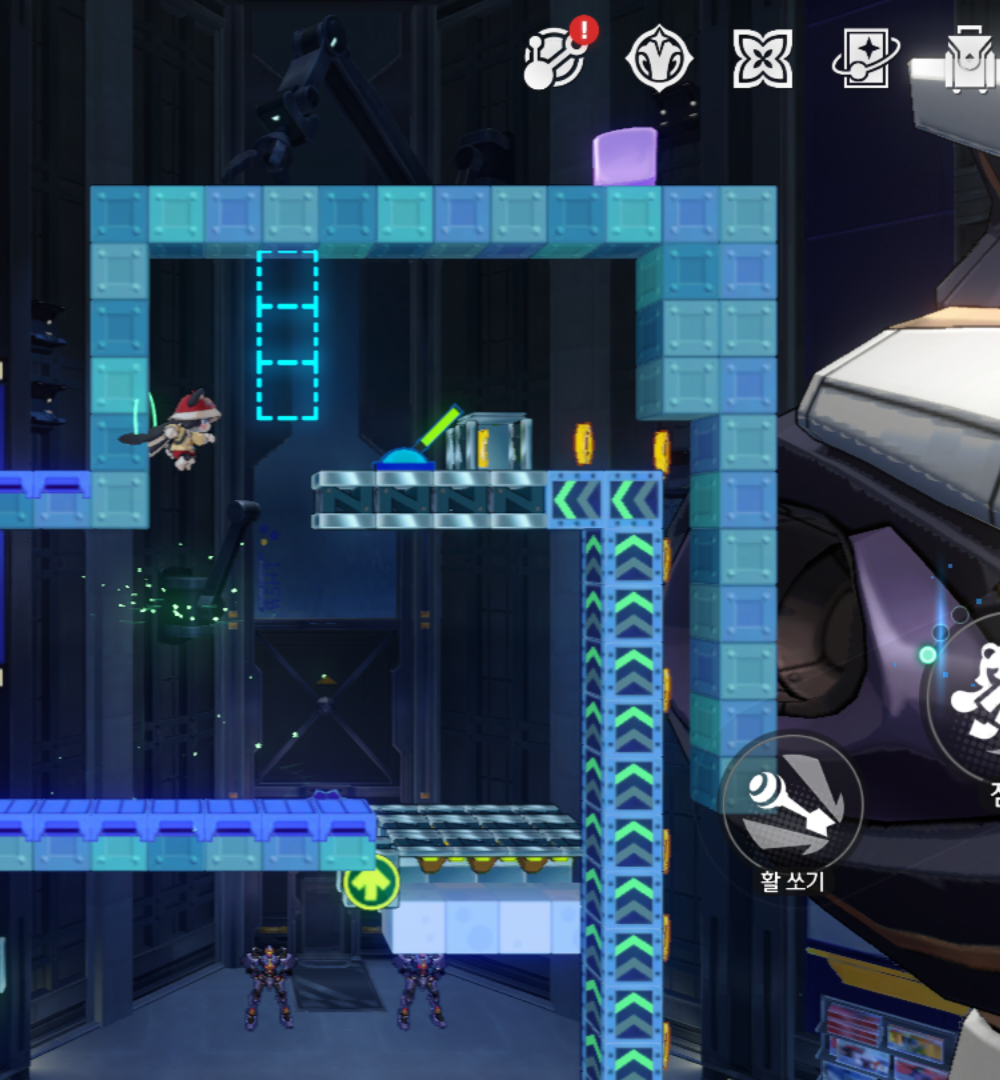Open the star card with orbit ring icon
Screen dimensions: 1000x1080
(x=864, y=58)
